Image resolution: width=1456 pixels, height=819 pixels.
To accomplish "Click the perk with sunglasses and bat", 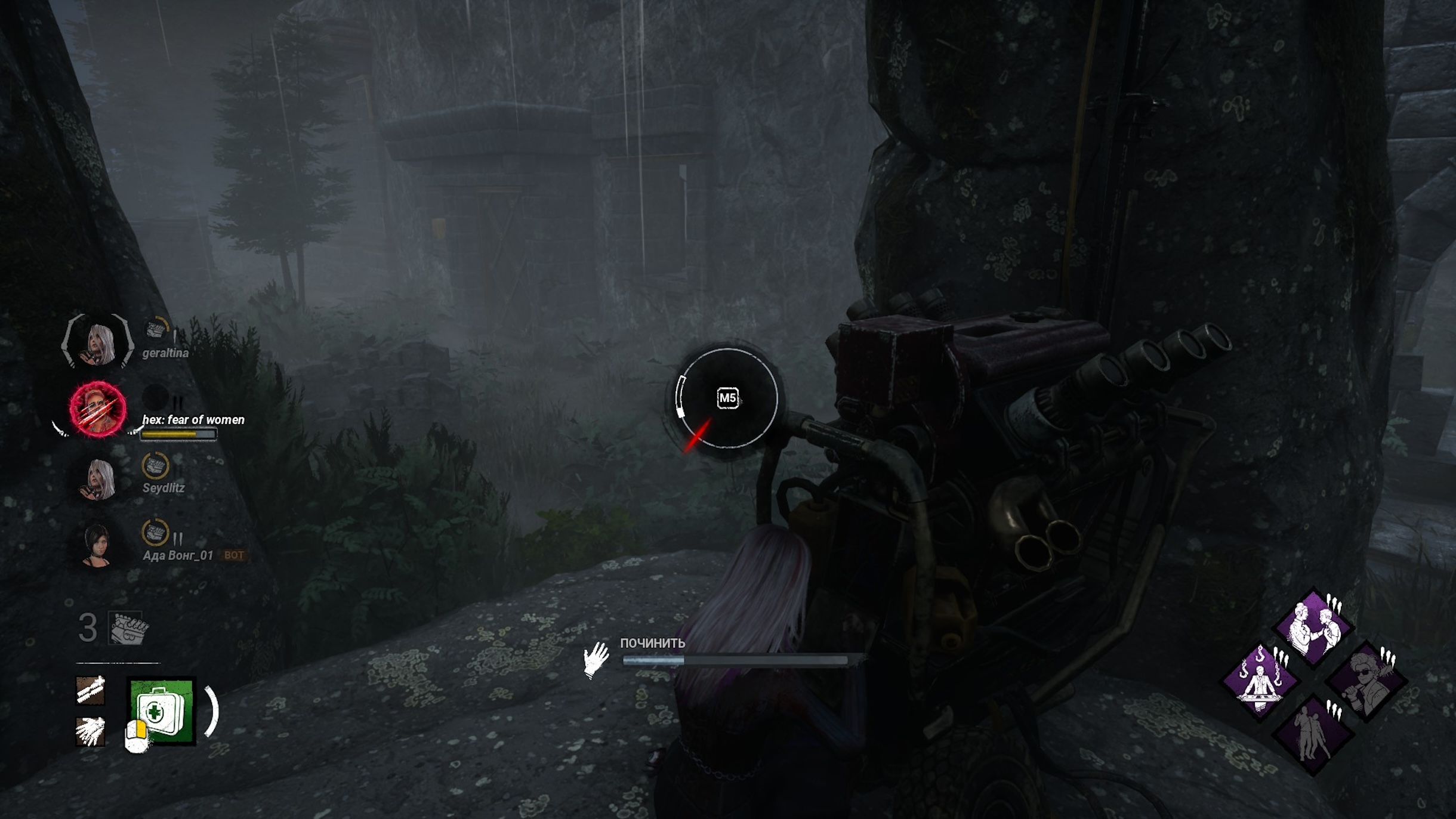I will click(1366, 681).
